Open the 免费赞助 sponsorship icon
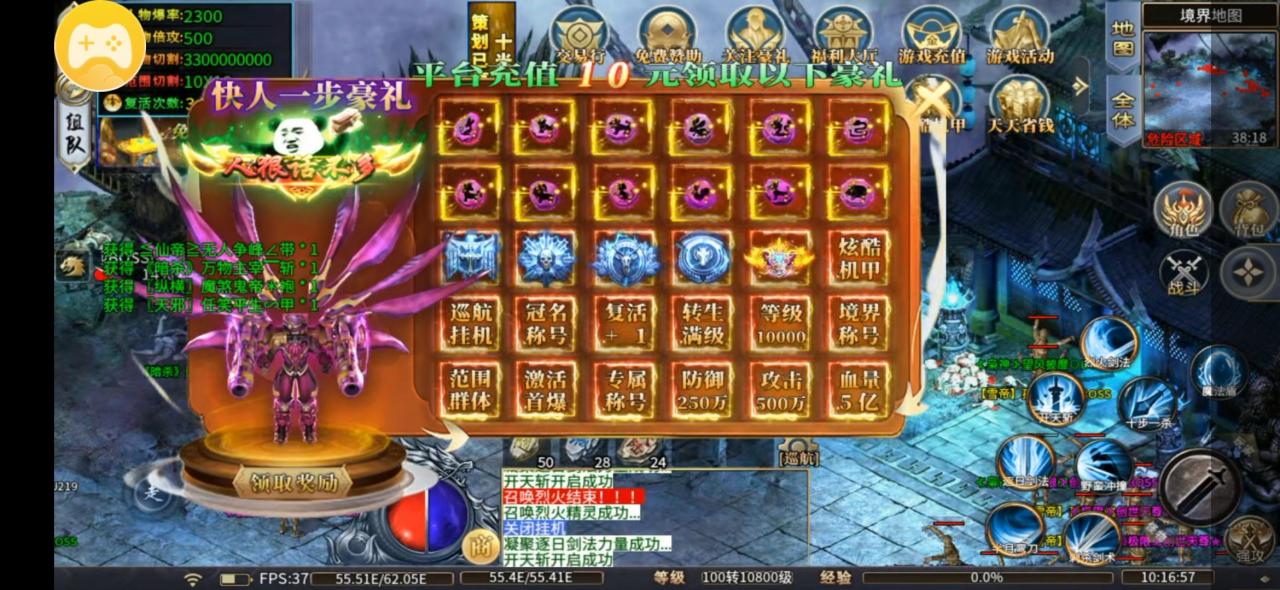Image resolution: width=1280 pixels, height=590 pixels. (x=668, y=36)
